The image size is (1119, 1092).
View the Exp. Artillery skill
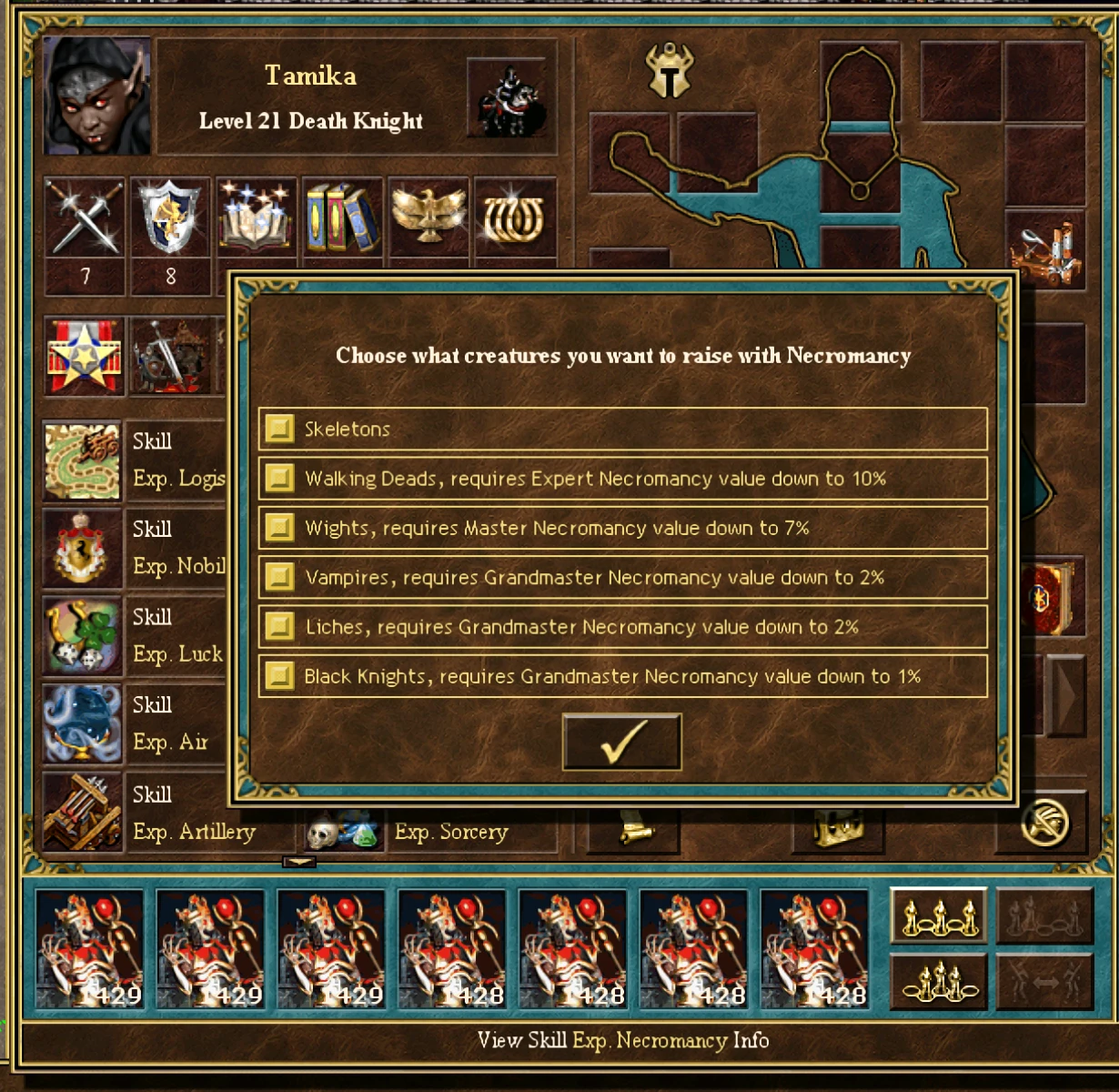pos(83,813)
